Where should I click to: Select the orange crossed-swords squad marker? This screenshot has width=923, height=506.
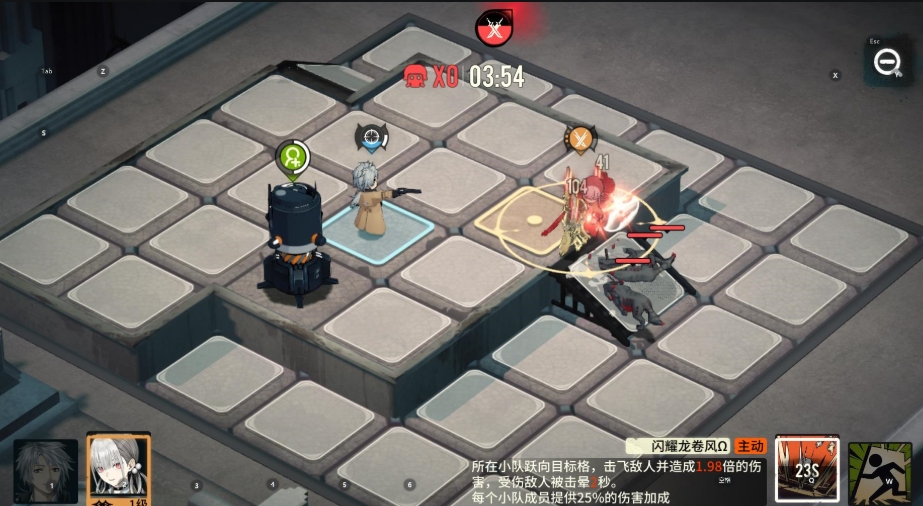pyautogui.click(x=580, y=138)
